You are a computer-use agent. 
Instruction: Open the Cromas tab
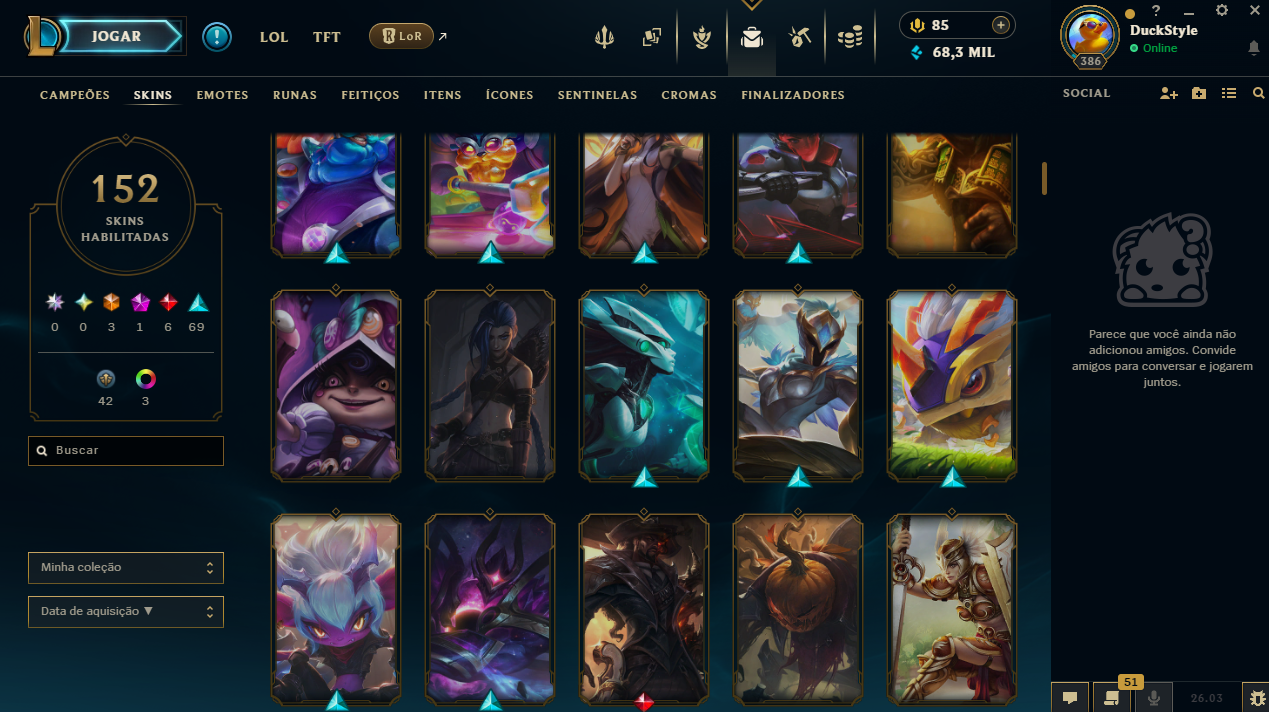(x=689, y=95)
